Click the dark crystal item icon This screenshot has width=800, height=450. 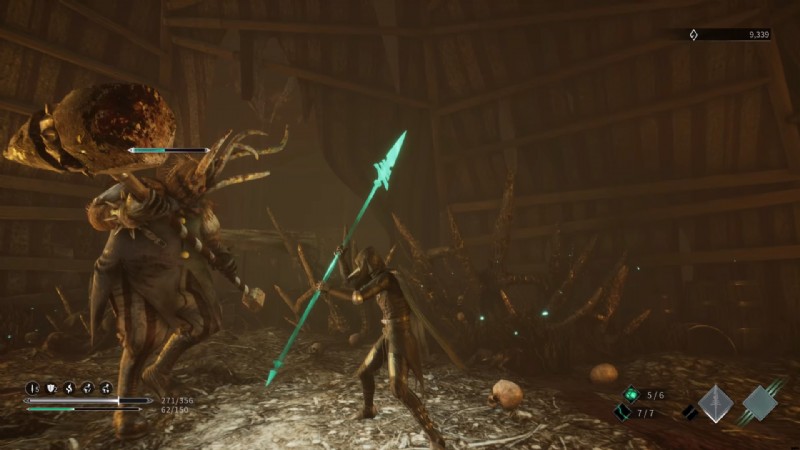pos(623,412)
